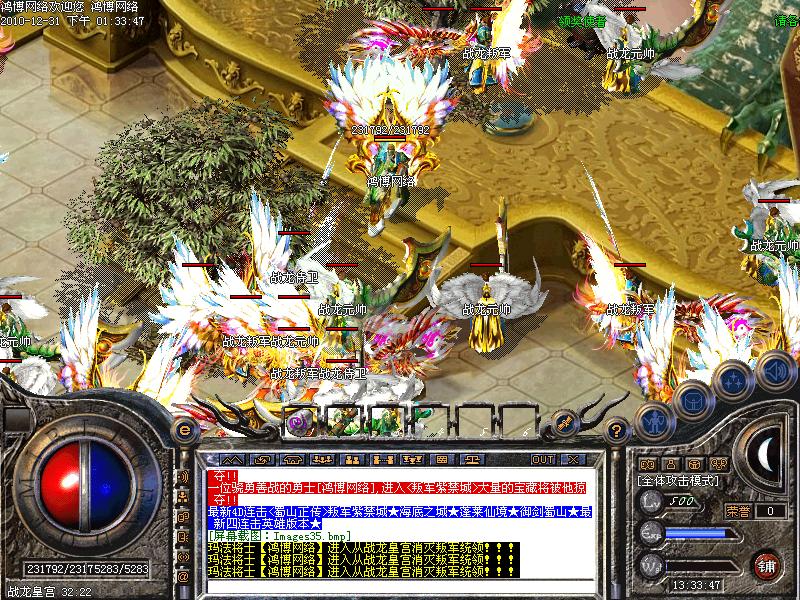Click the round 'e' button
Image resolution: width=800 pixels, height=600 pixels.
coord(185,429)
